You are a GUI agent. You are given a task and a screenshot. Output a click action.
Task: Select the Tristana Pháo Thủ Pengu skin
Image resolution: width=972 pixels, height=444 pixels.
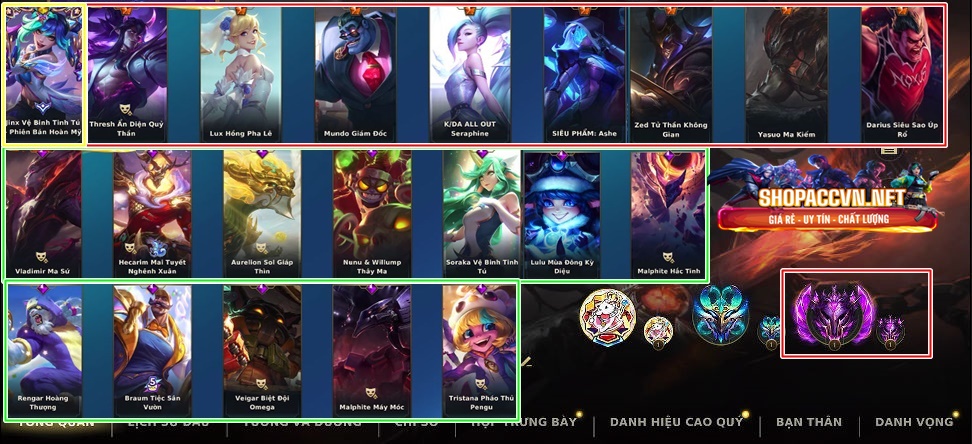(x=480, y=350)
